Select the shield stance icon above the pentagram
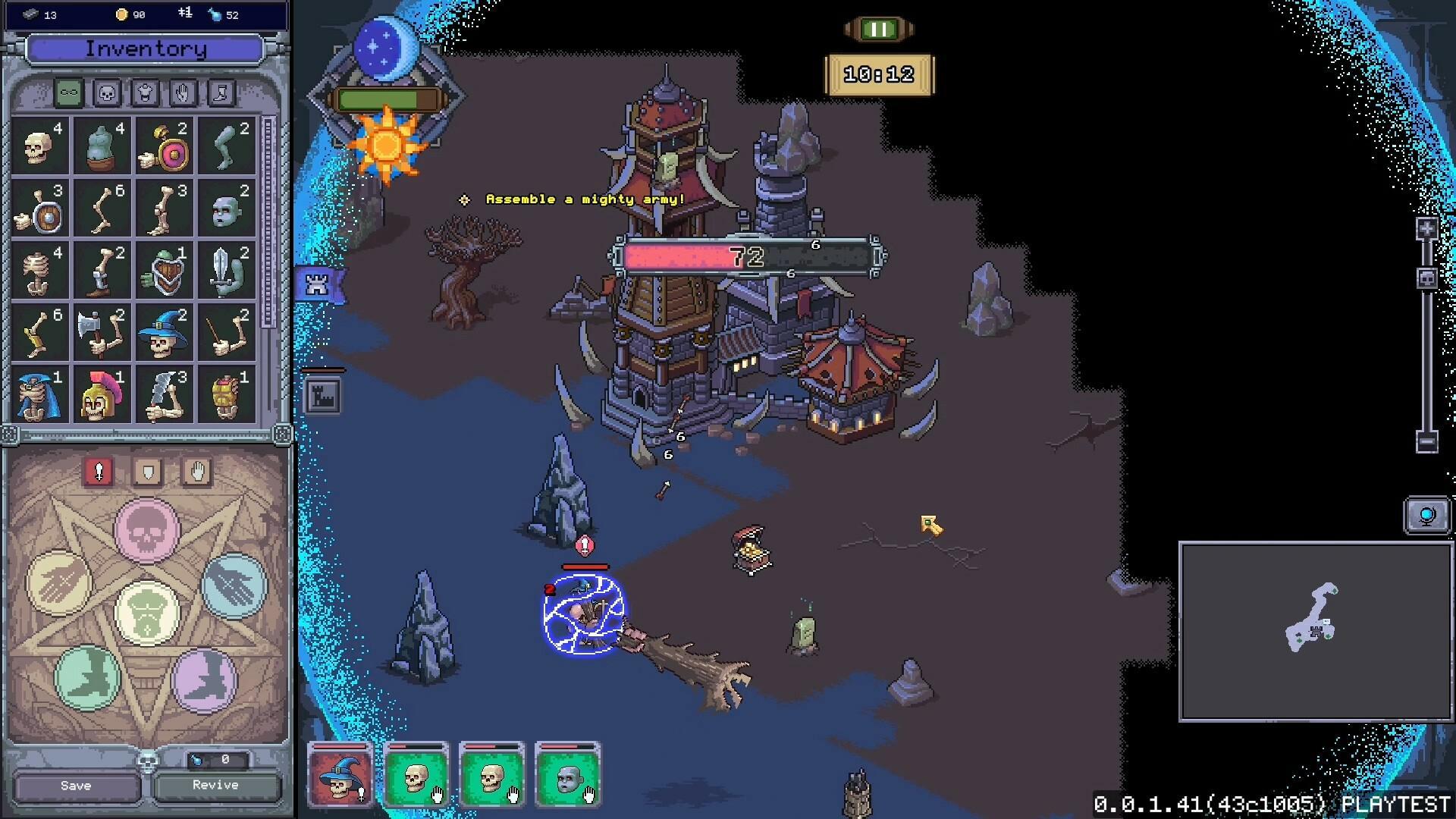The image size is (1456, 819). [x=147, y=472]
